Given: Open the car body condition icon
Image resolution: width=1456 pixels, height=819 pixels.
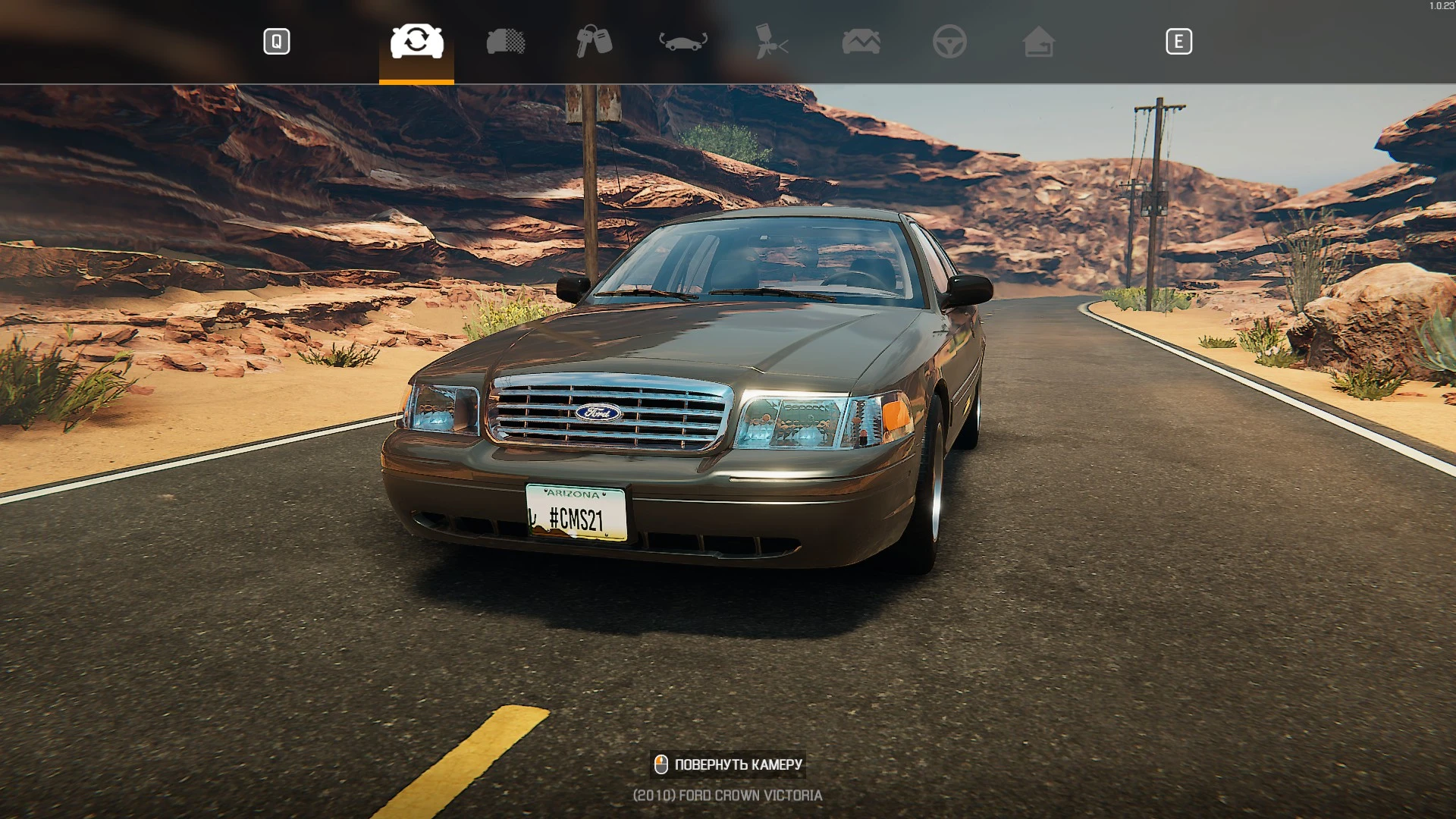Looking at the screenshot, I should tap(504, 42).
